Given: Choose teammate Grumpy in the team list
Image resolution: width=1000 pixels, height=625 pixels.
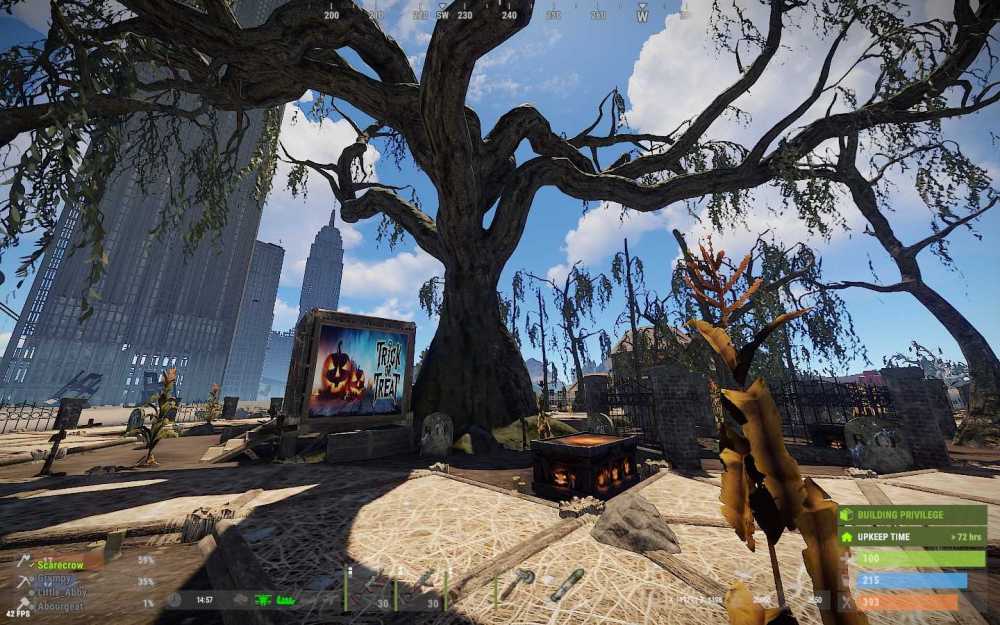Looking at the screenshot, I should tap(58, 579).
